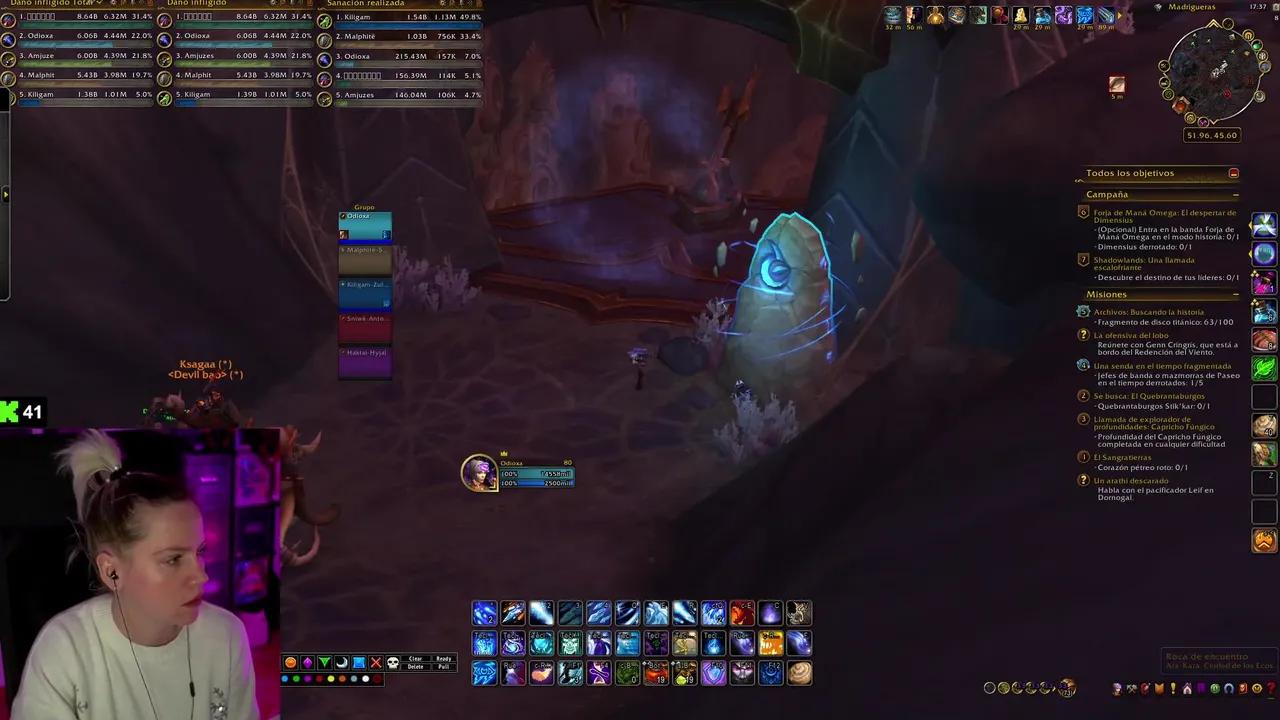Image resolution: width=1280 pixels, height=720 pixels.
Task: Open the character info micro menu icon
Action: pos(1118,688)
